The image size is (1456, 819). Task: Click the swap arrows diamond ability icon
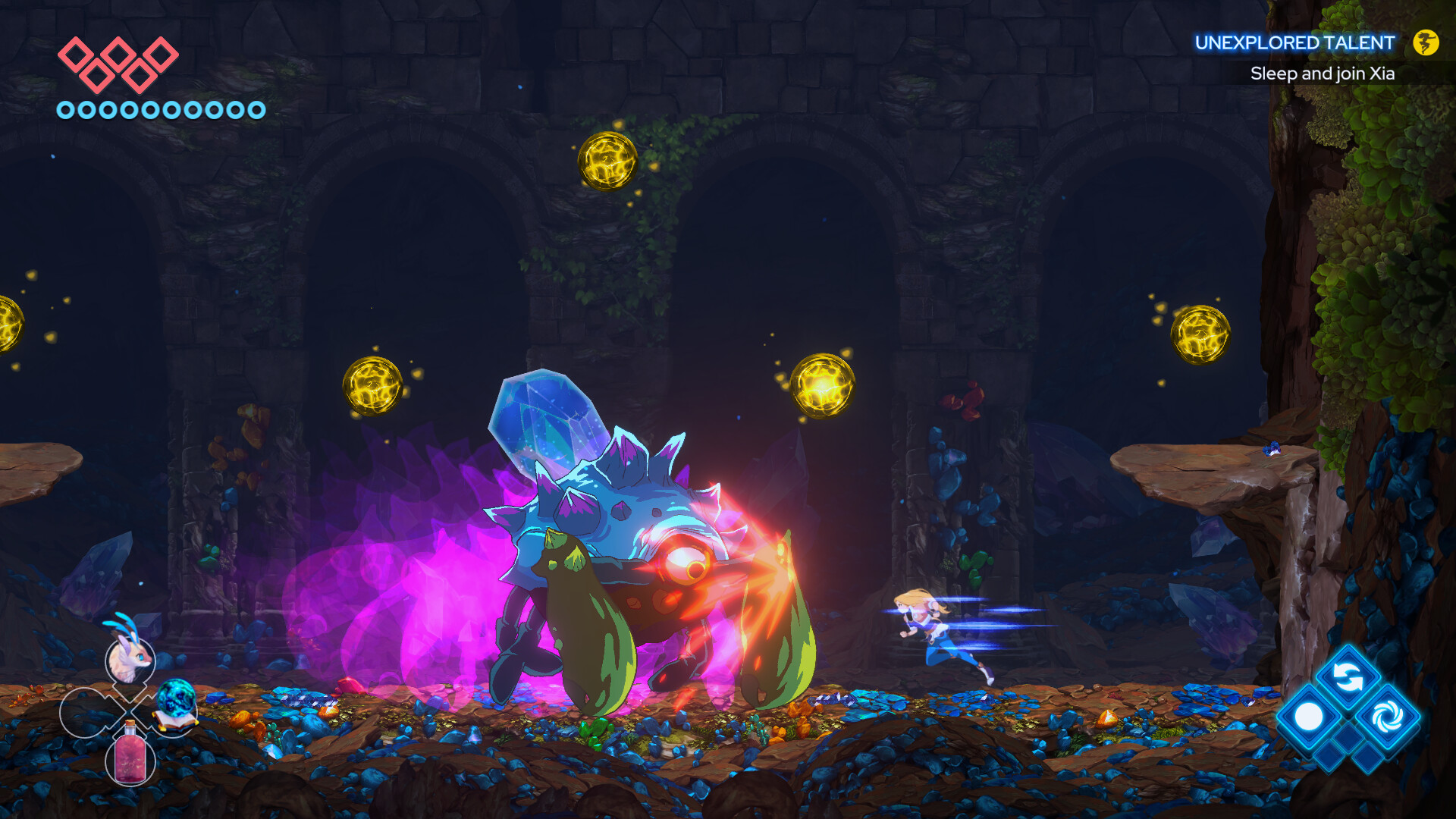pos(1348,676)
